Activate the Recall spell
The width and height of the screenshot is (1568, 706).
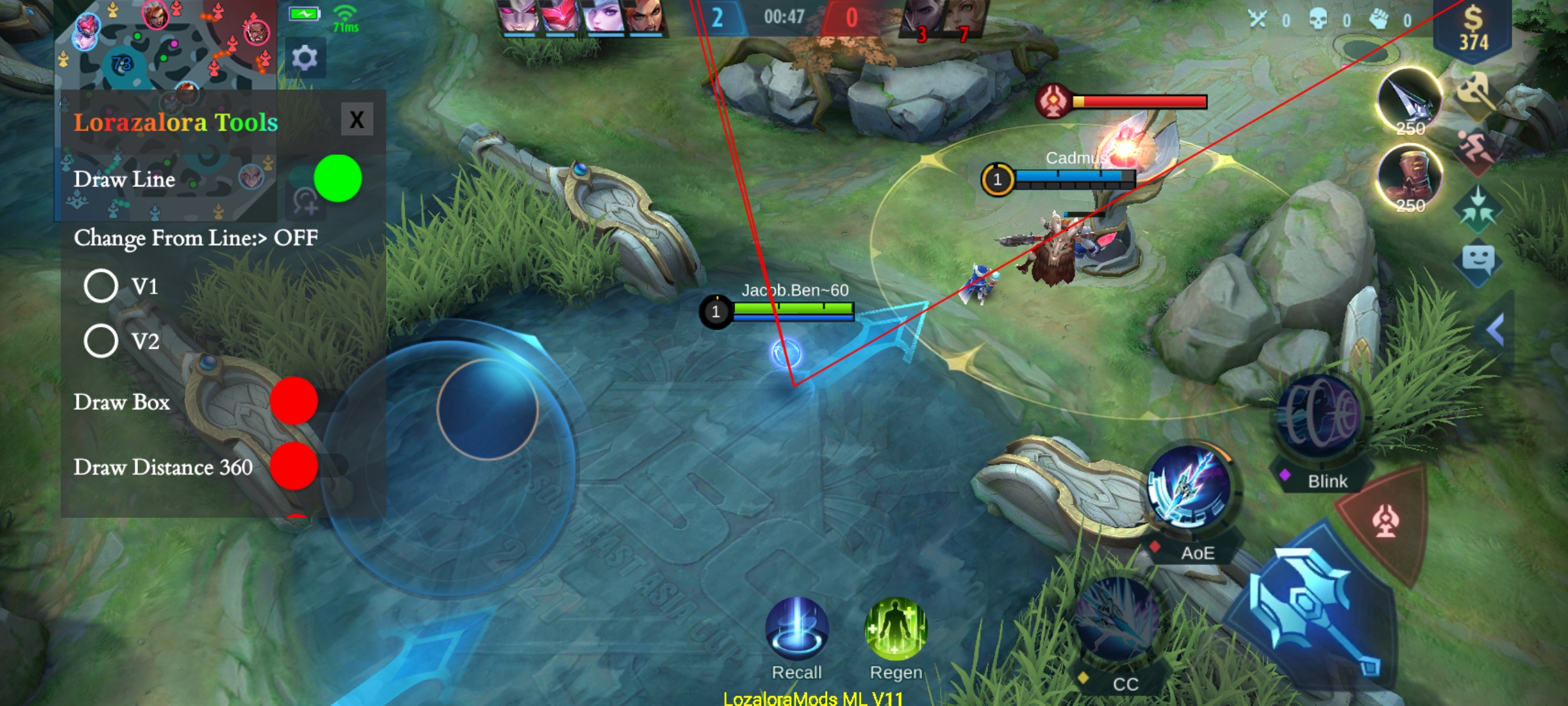coord(796,629)
